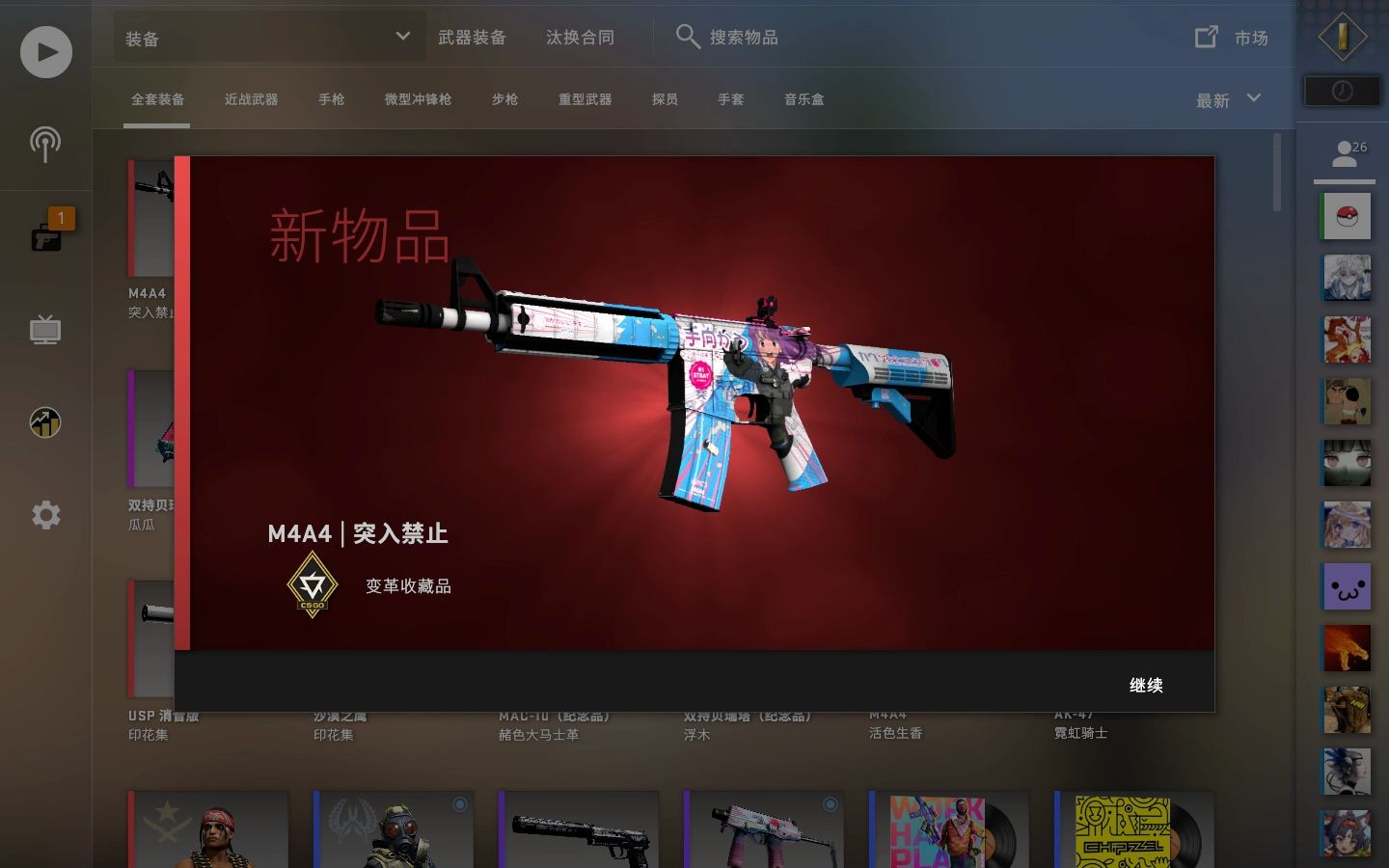
Task: Select the 武器装备 menu item
Action: 473,37
